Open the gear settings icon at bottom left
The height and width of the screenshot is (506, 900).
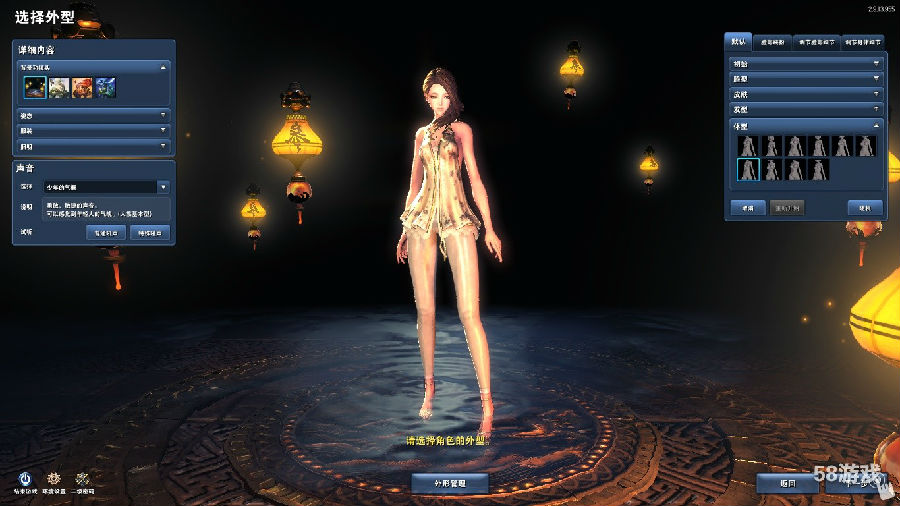(54, 479)
